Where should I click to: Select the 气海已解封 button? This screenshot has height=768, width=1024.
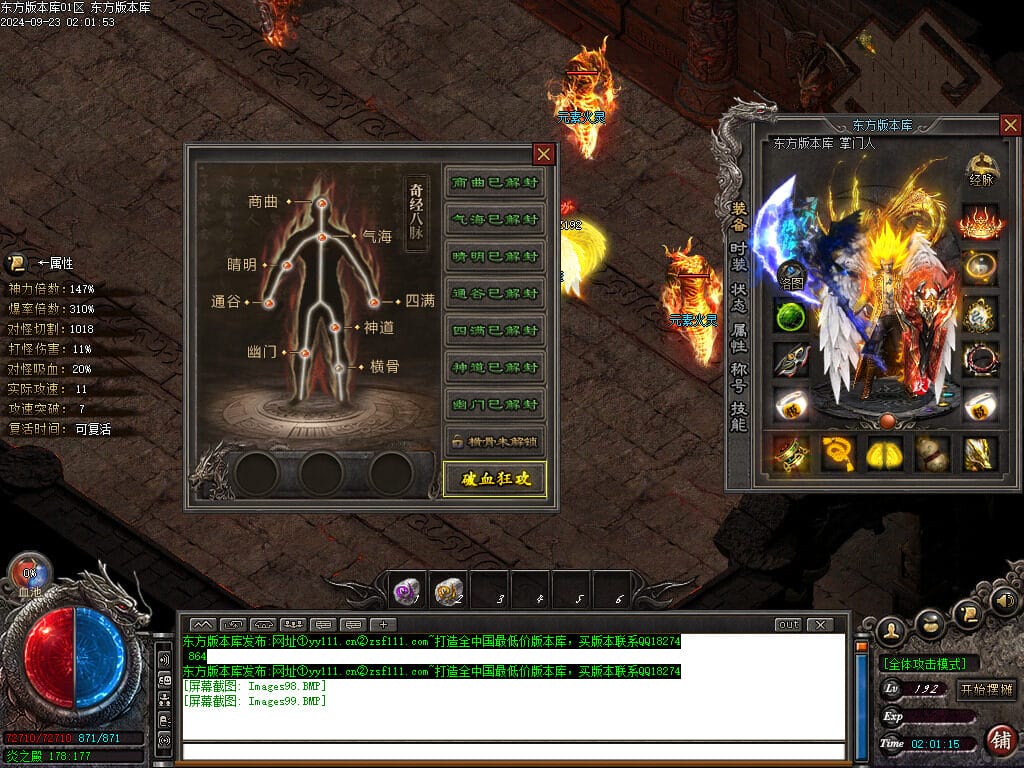coord(495,220)
